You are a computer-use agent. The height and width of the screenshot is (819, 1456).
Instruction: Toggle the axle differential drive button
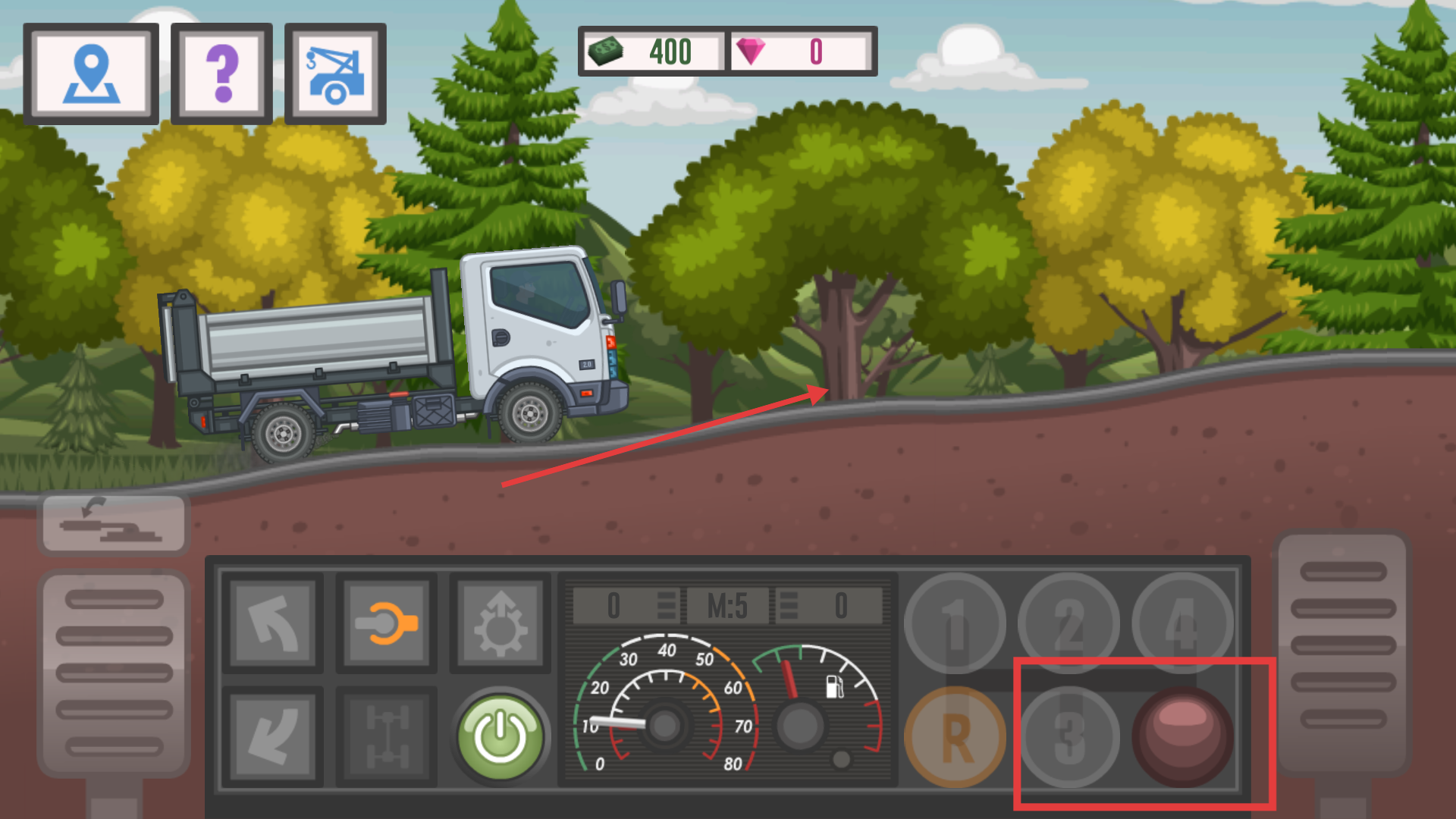point(387,736)
